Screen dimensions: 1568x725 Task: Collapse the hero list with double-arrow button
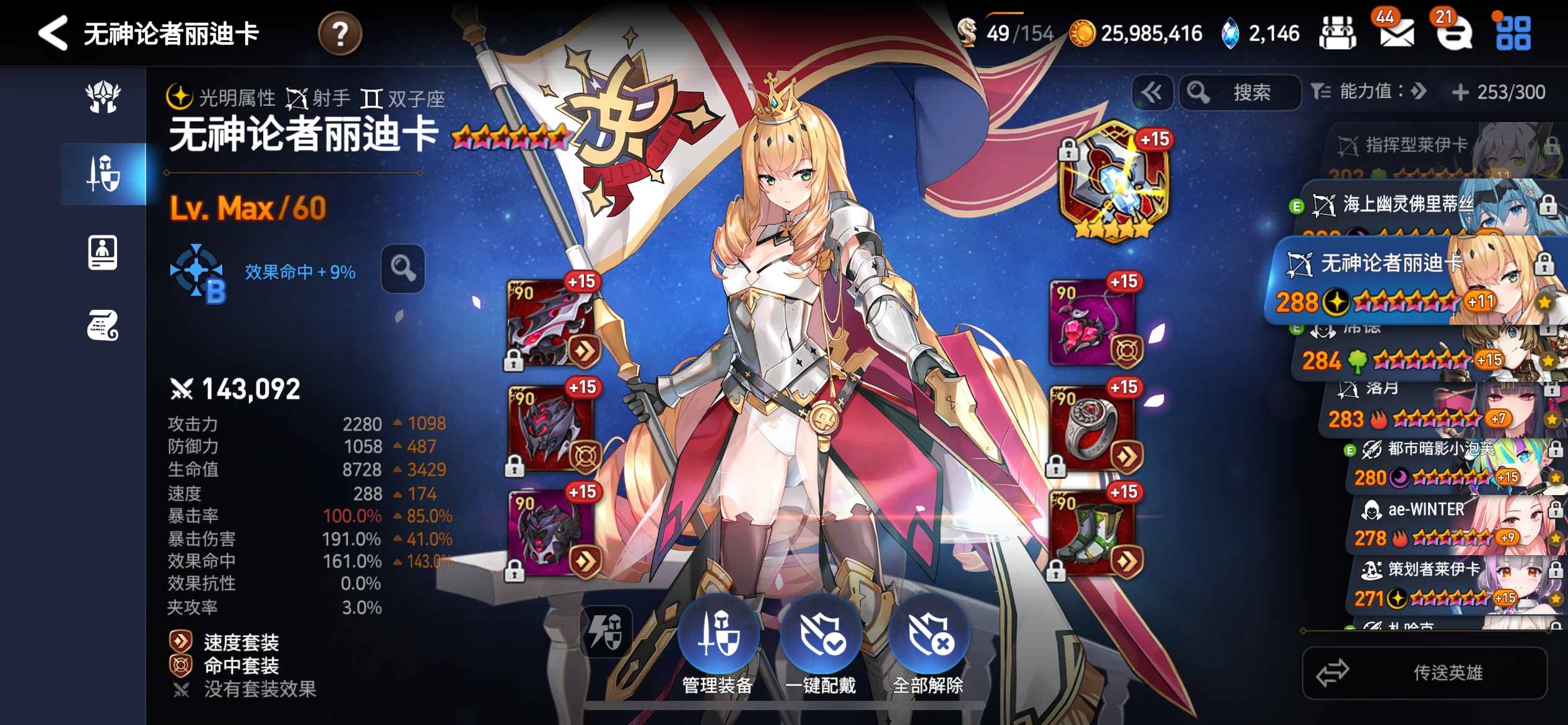1152,93
